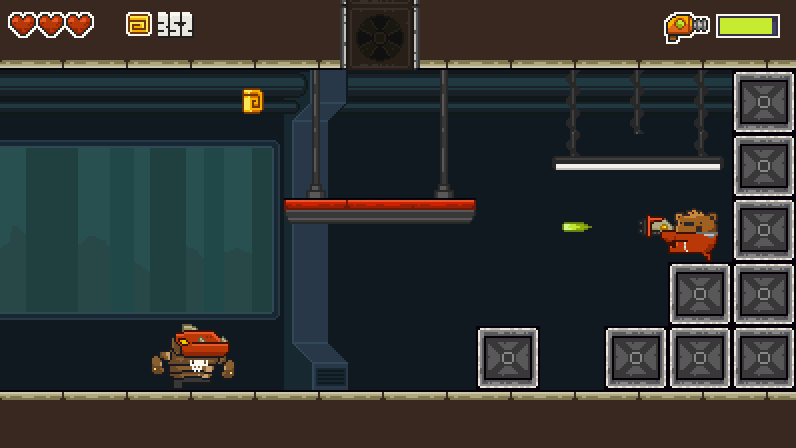Click the equipped blaster weapon icon
The height and width of the screenshot is (448, 796).
tap(686, 26)
